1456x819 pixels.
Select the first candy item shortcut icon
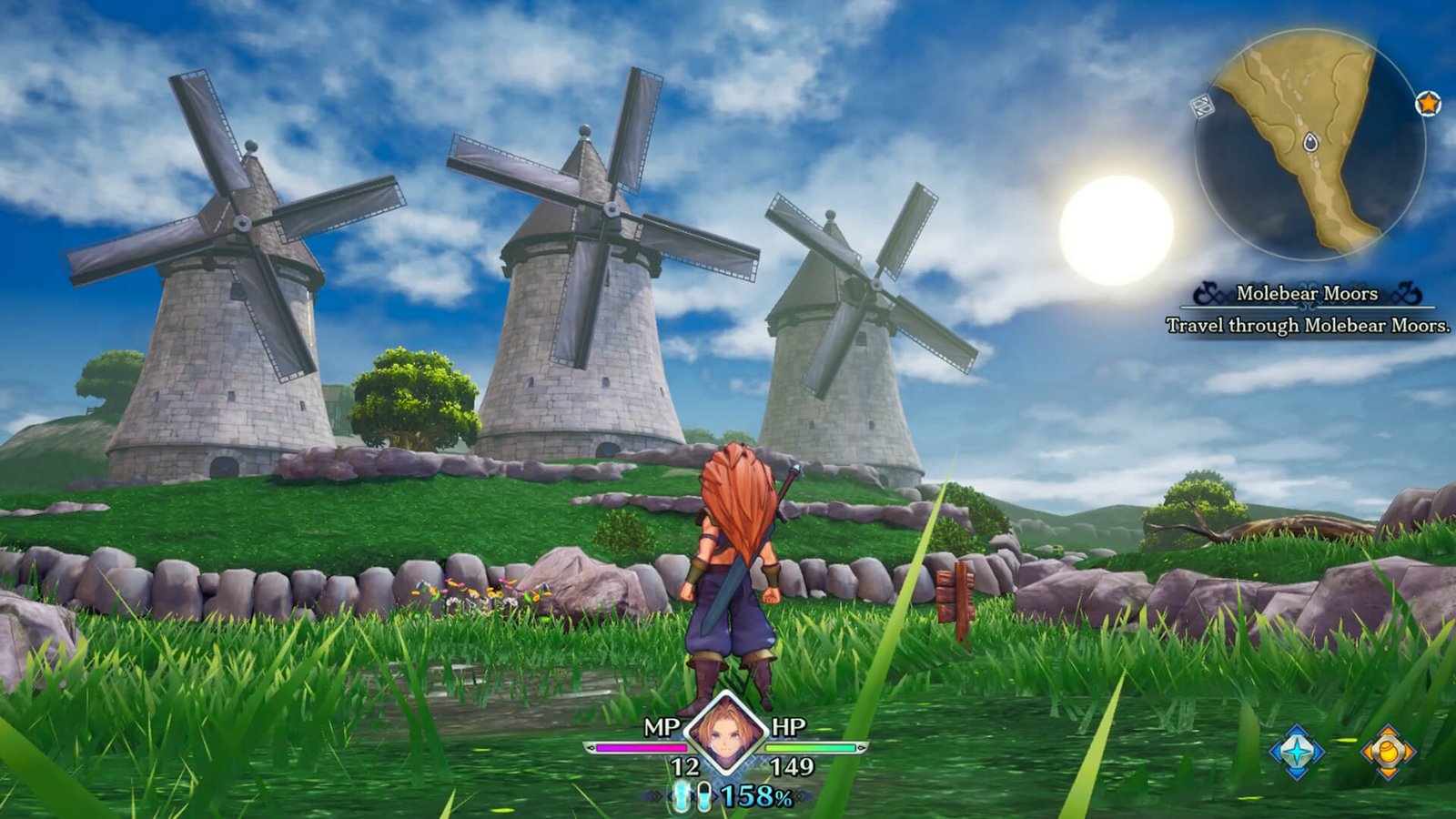coord(682,797)
